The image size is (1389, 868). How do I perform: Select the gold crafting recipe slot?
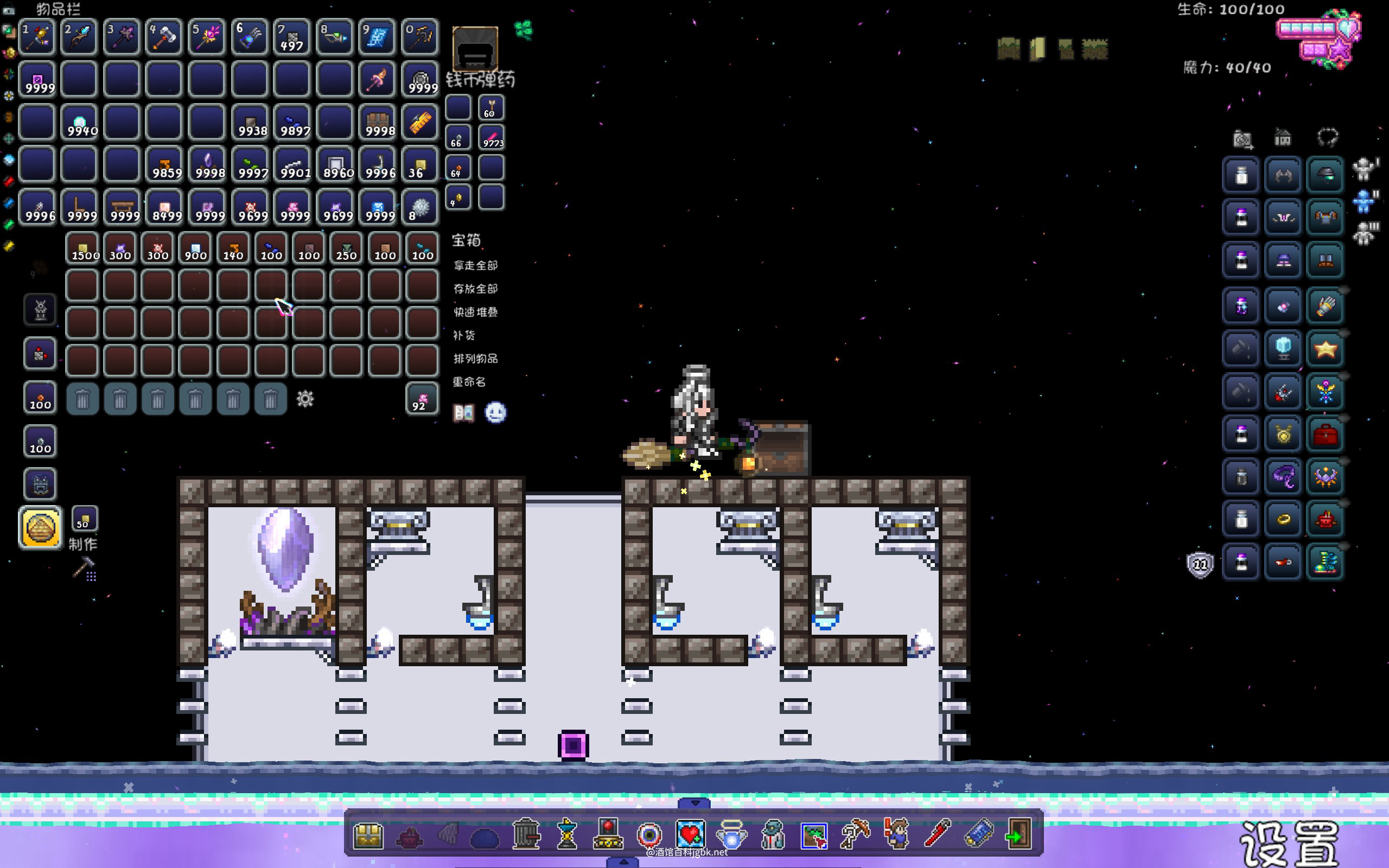point(40,527)
